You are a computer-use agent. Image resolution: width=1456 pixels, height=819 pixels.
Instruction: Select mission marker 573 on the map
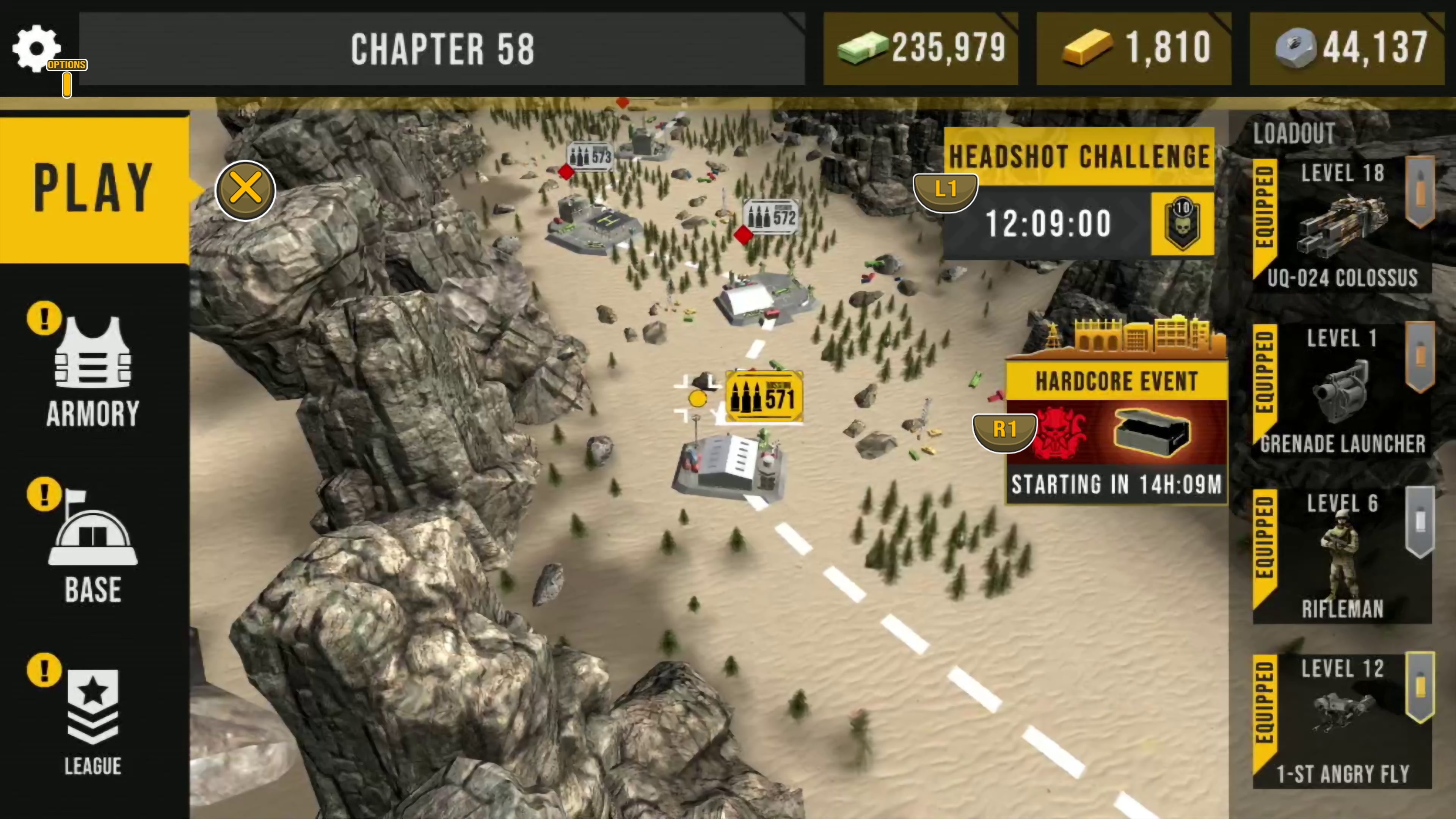pos(591,157)
